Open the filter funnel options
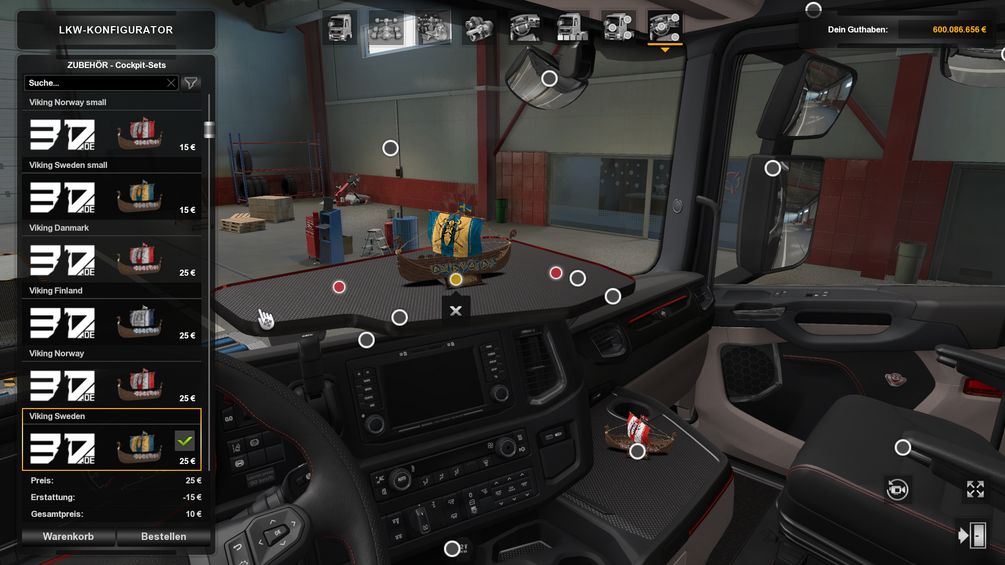Image resolution: width=1005 pixels, height=565 pixels. (191, 83)
